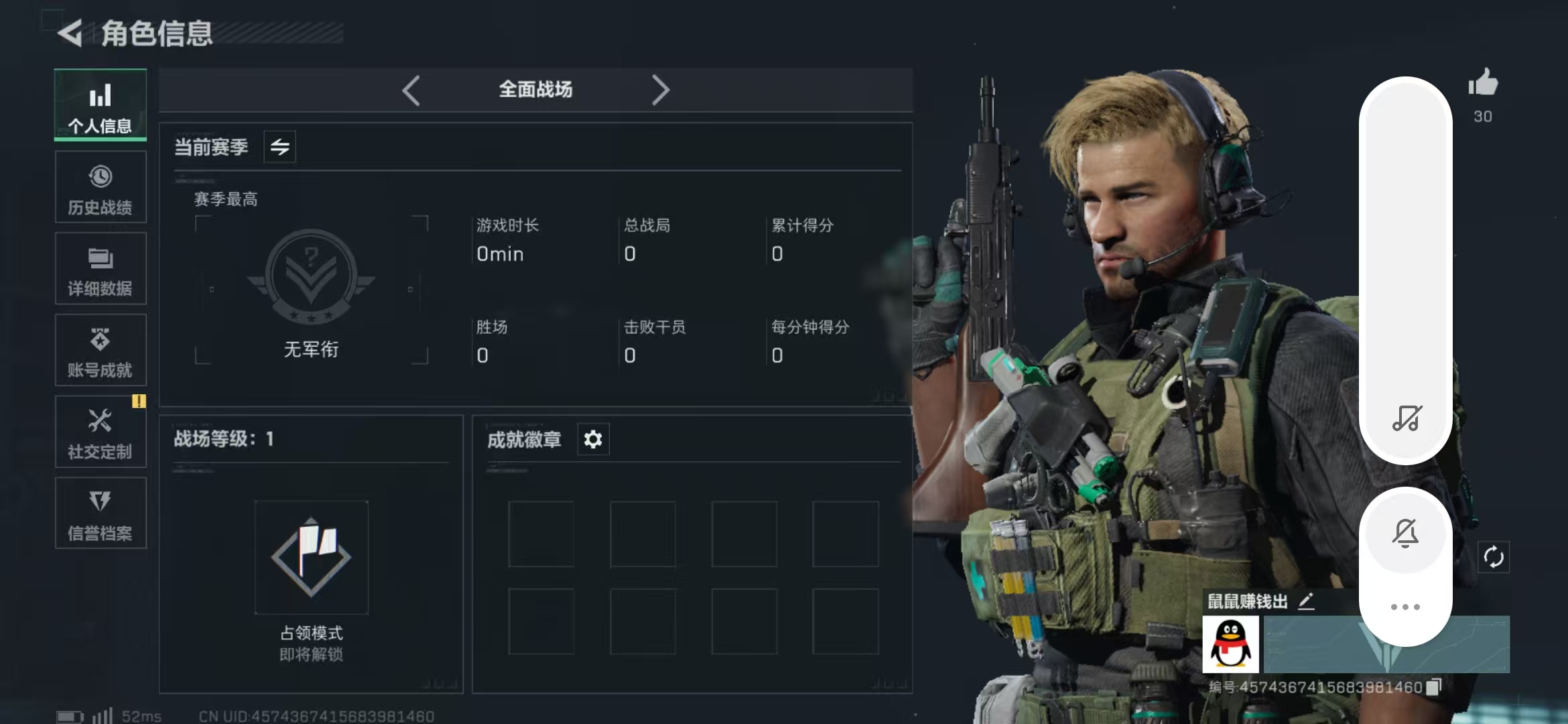Toggle the 当前赛季 season swap button
The height and width of the screenshot is (724, 1568).
coord(279,147)
